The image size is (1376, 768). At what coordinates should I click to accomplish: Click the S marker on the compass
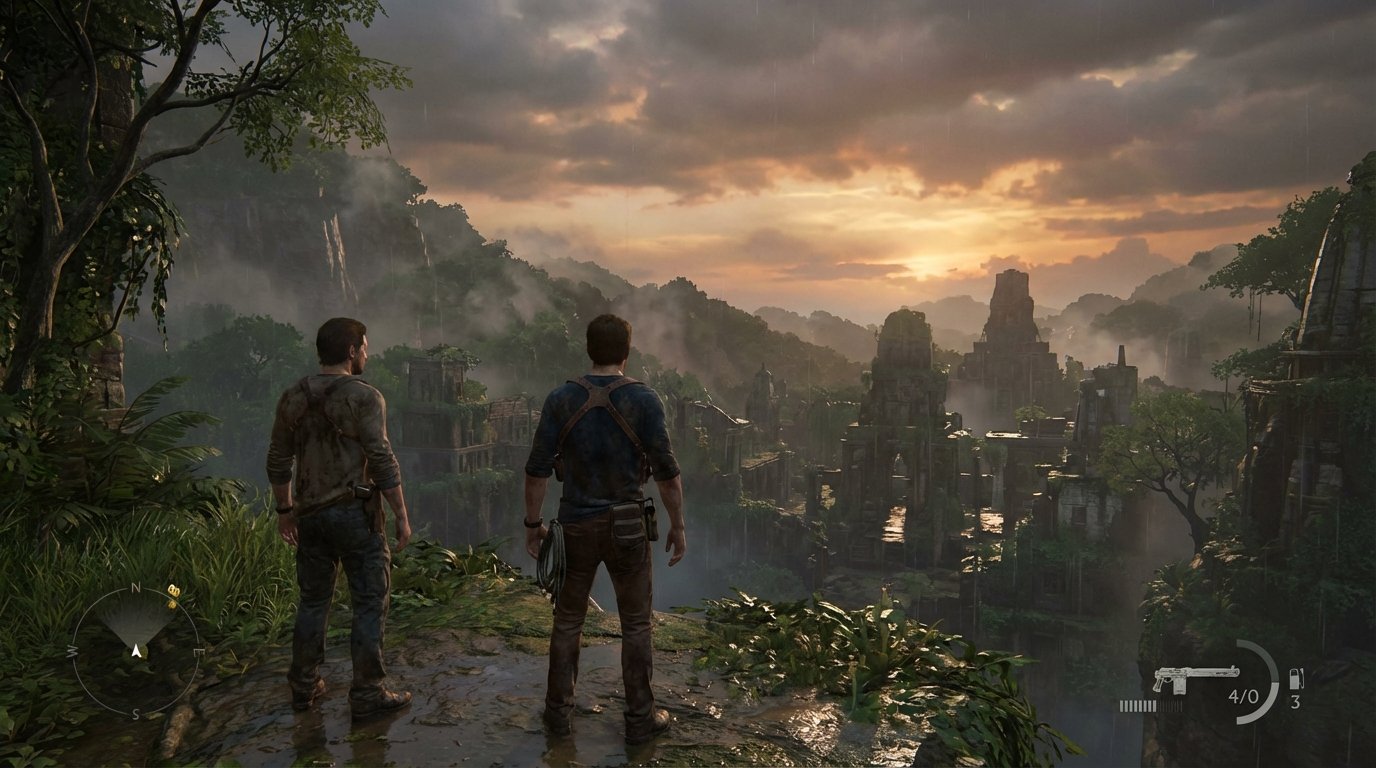click(135, 713)
